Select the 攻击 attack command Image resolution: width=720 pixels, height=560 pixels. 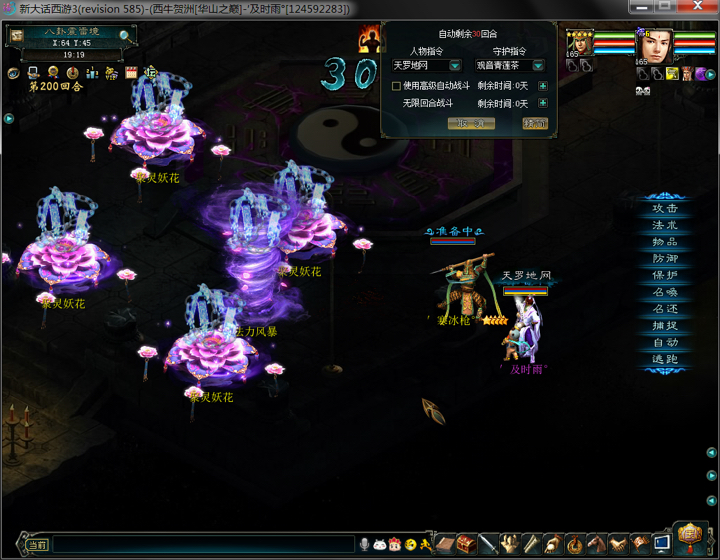coord(665,209)
